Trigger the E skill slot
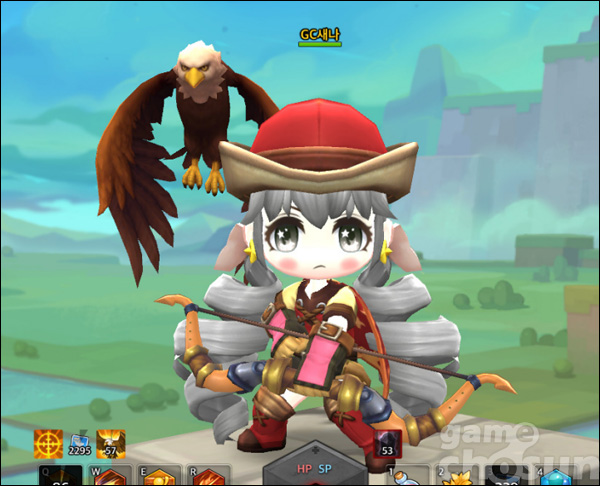This screenshot has width=600, height=486. 159,477
